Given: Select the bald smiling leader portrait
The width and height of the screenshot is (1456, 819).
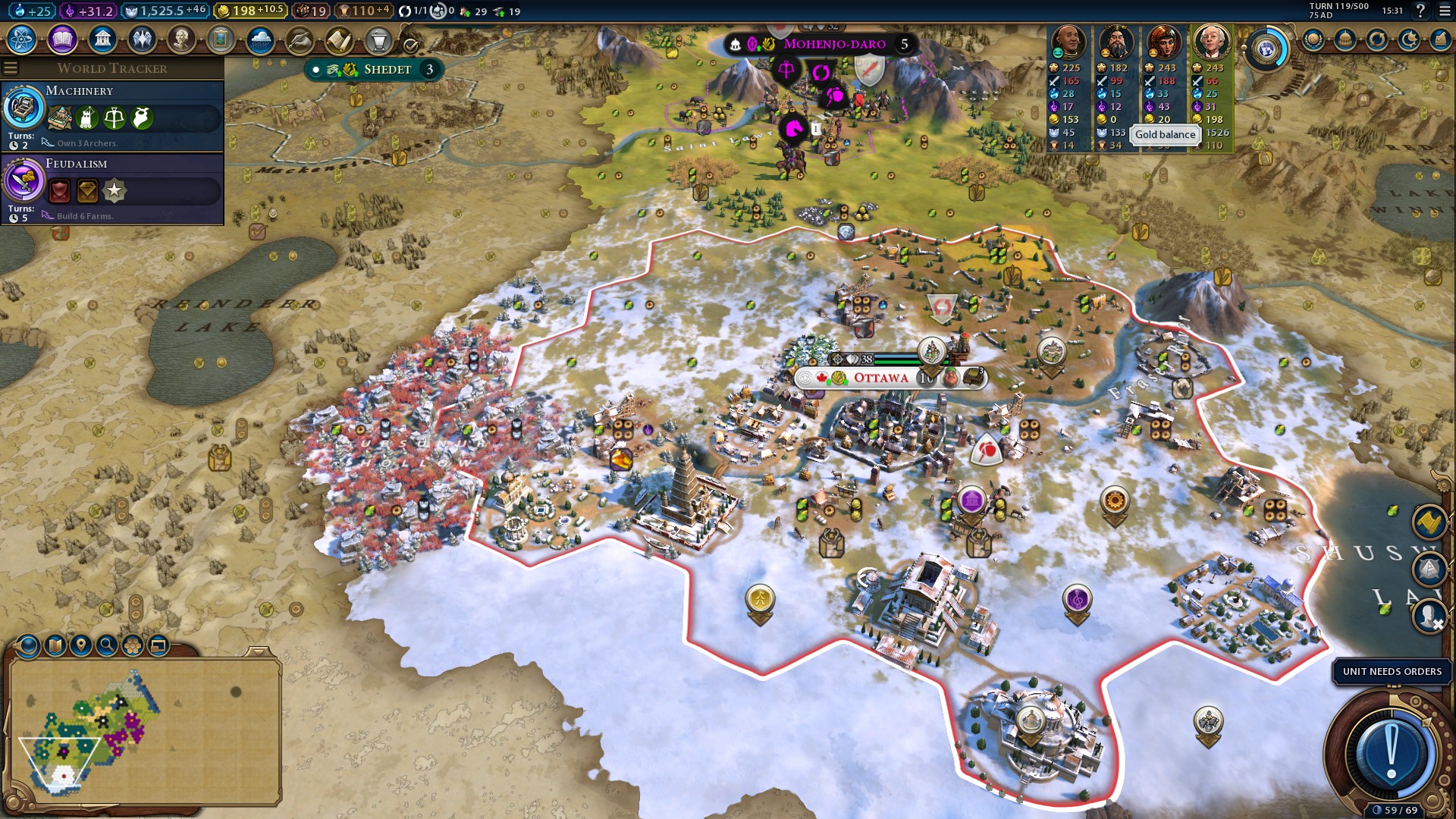Looking at the screenshot, I should (1068, 42).
